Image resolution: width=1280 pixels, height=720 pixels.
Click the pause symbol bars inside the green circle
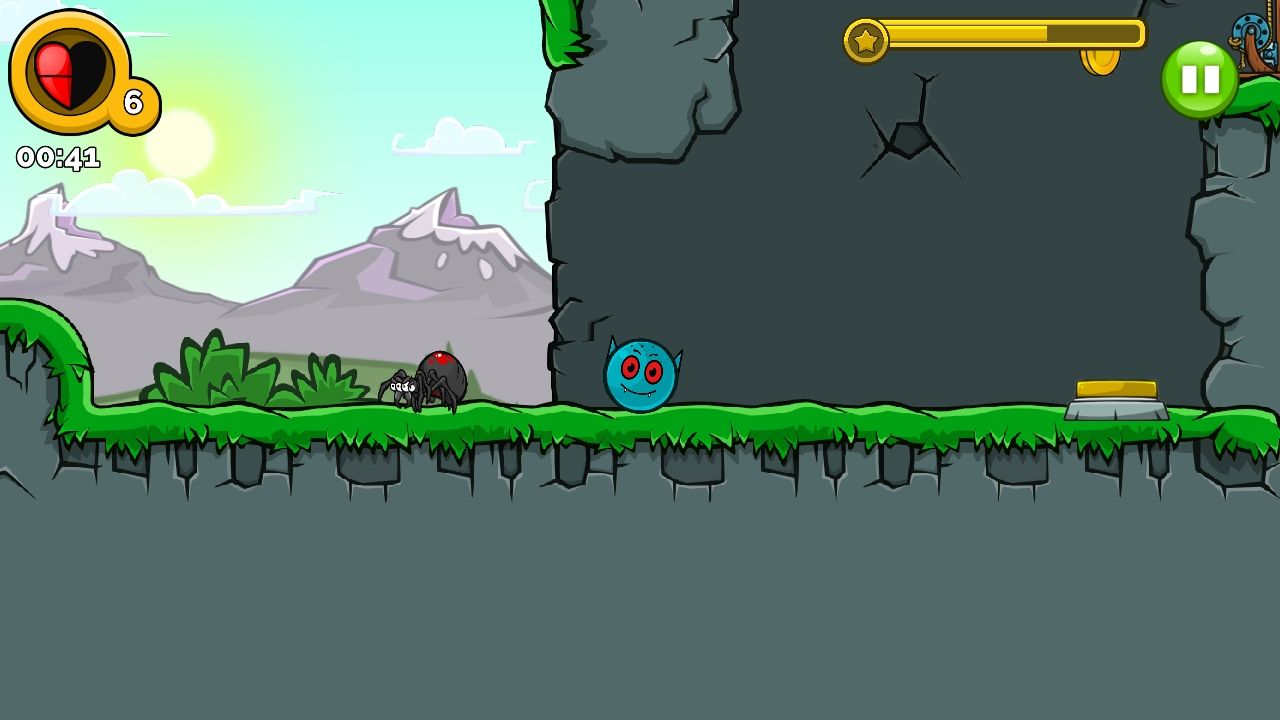tap(1201, 77)
